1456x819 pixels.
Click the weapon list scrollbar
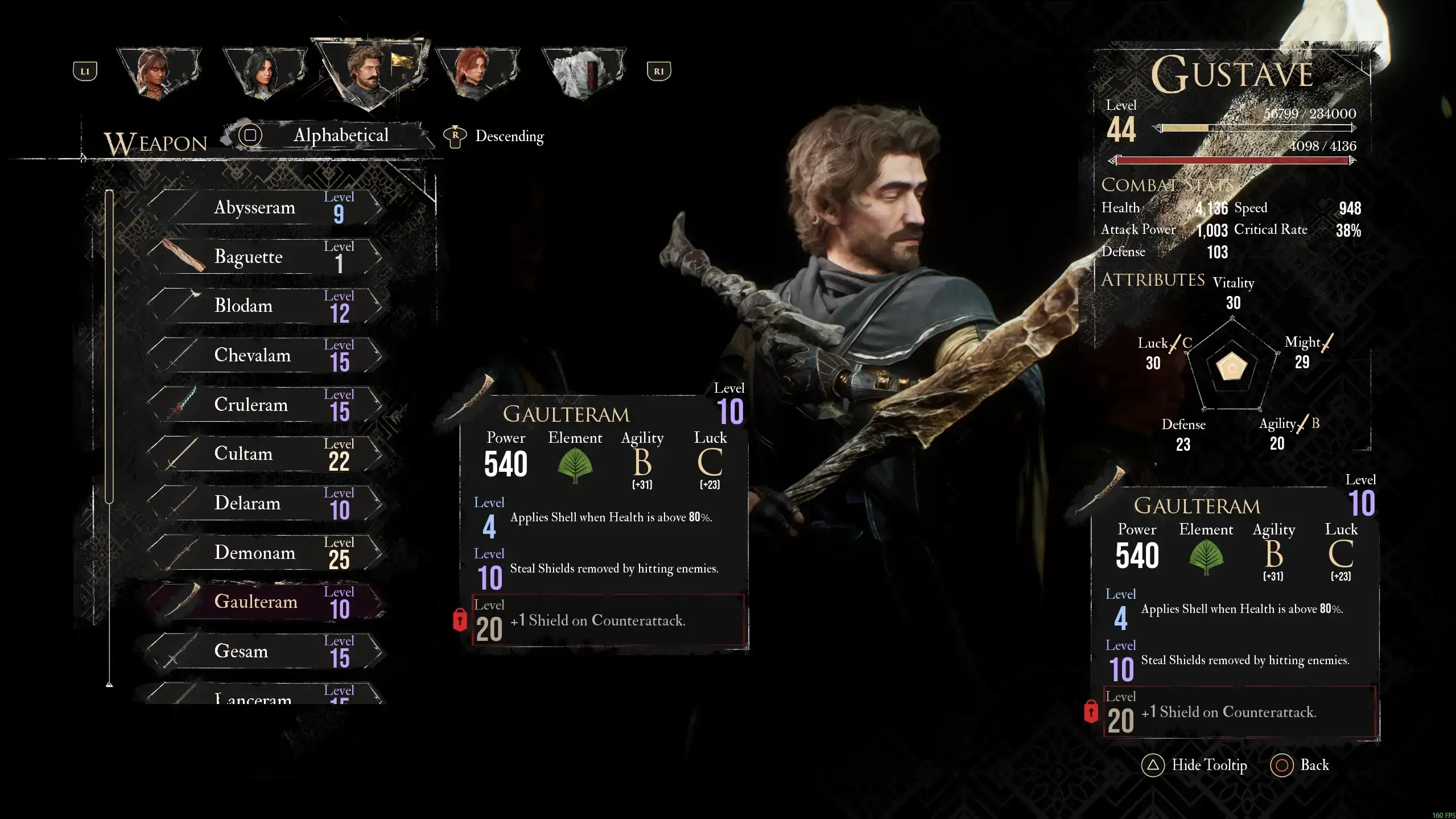click(x=109, y=347)
